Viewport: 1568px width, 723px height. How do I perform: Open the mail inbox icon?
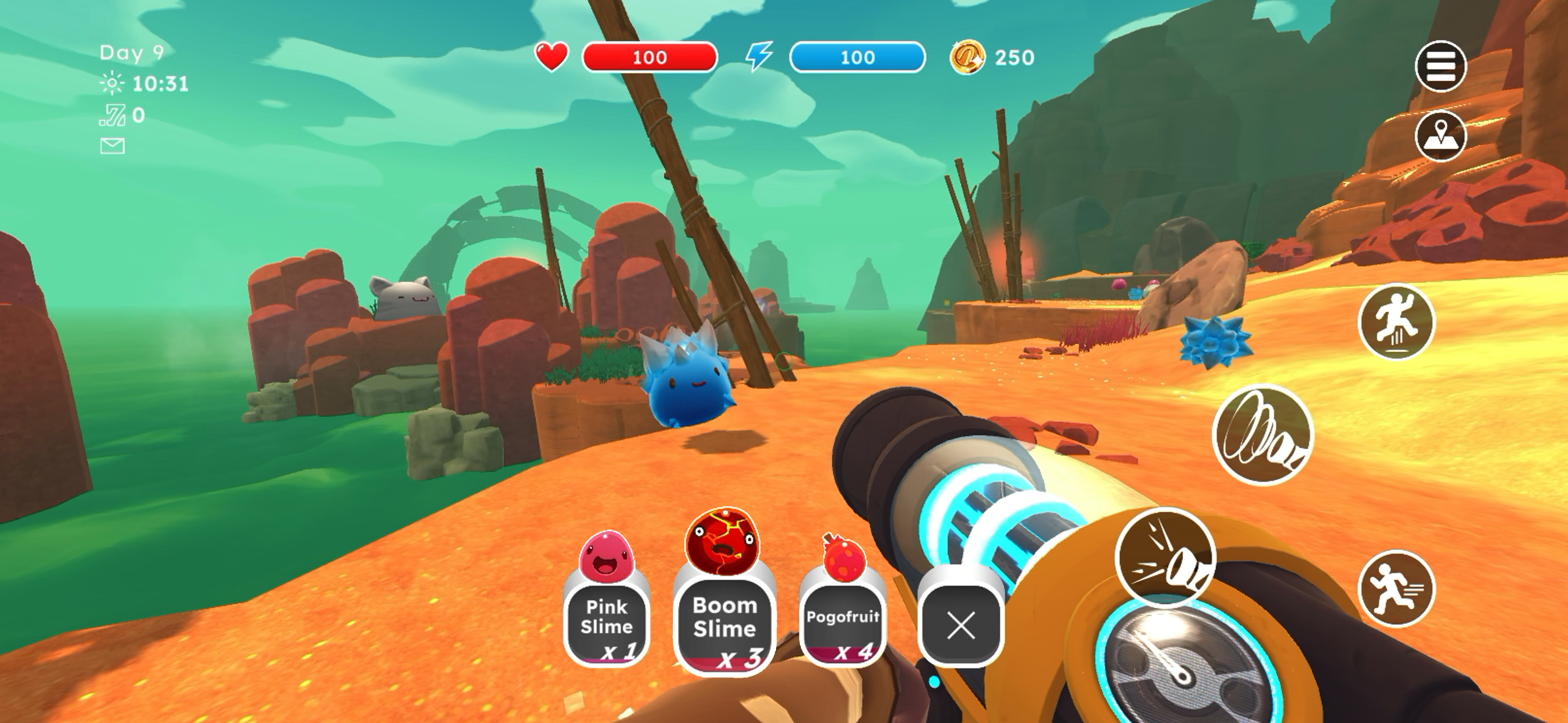click(113, 146)
